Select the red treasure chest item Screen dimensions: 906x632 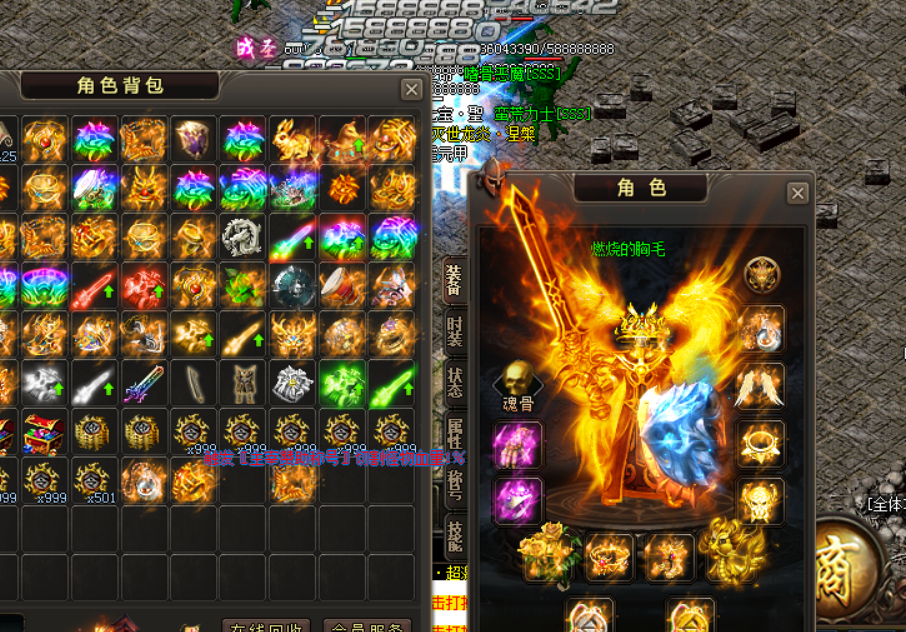point(45,433)
